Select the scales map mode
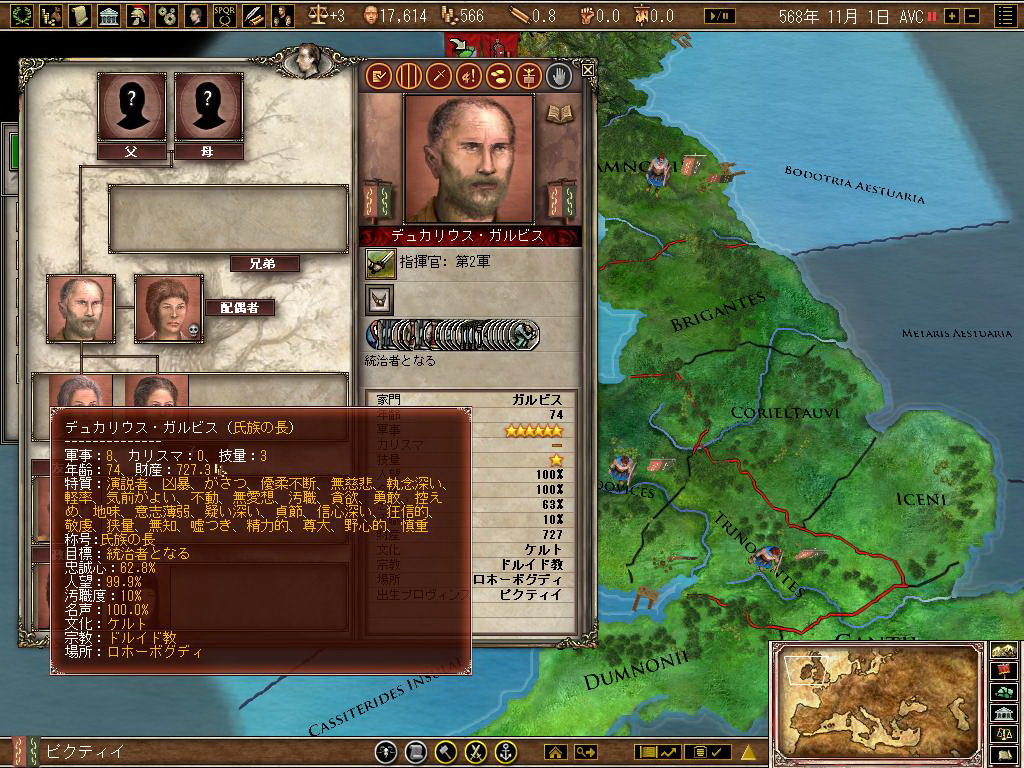1024x768 pixels. click(1004, 735)
